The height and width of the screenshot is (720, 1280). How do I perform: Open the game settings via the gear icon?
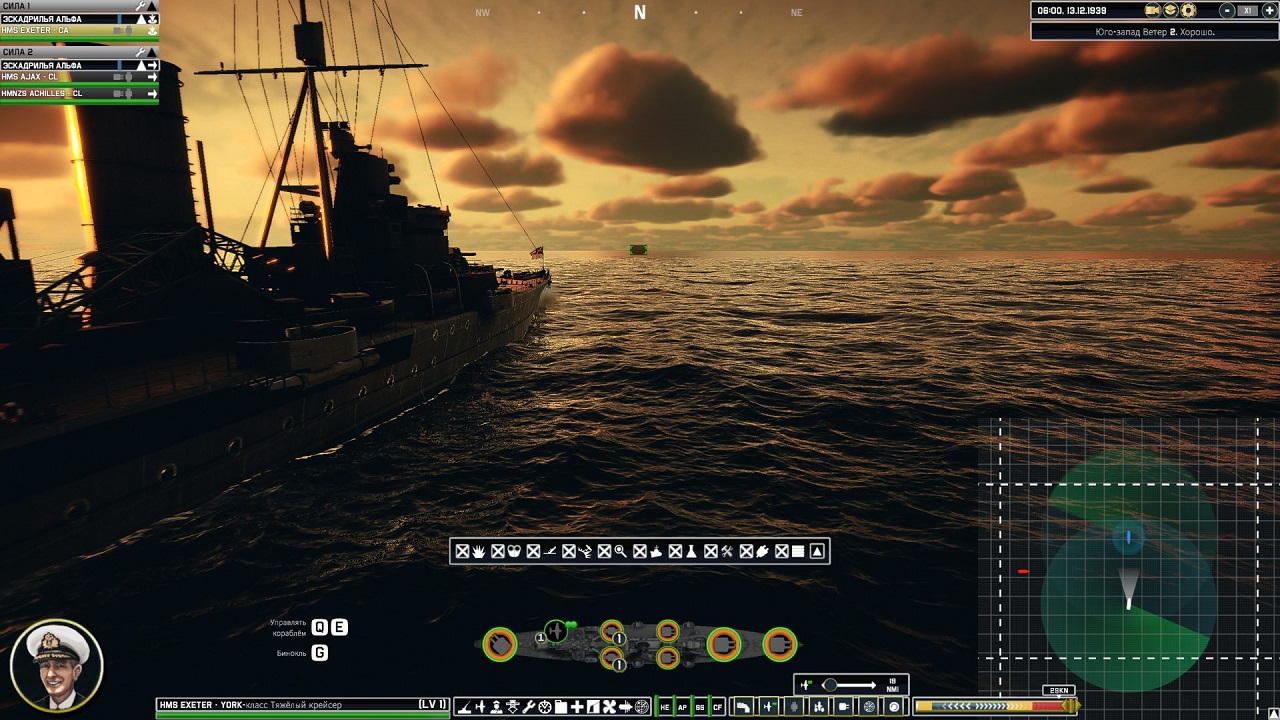click(1188, 10)
